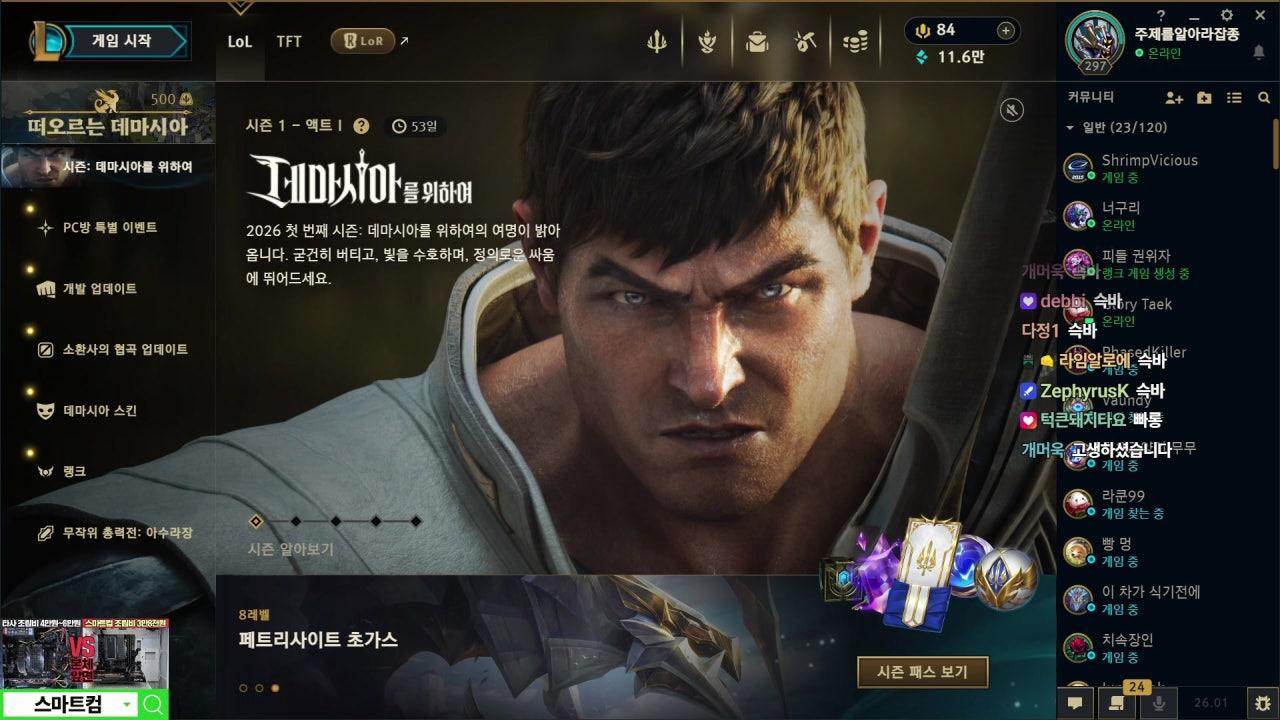Image resolution: width=1280 pixels, height=720 pixels.
Task: Open the season pass with 시즌 패스 보기
Action: pyautogui.click(x=922, y=672)
